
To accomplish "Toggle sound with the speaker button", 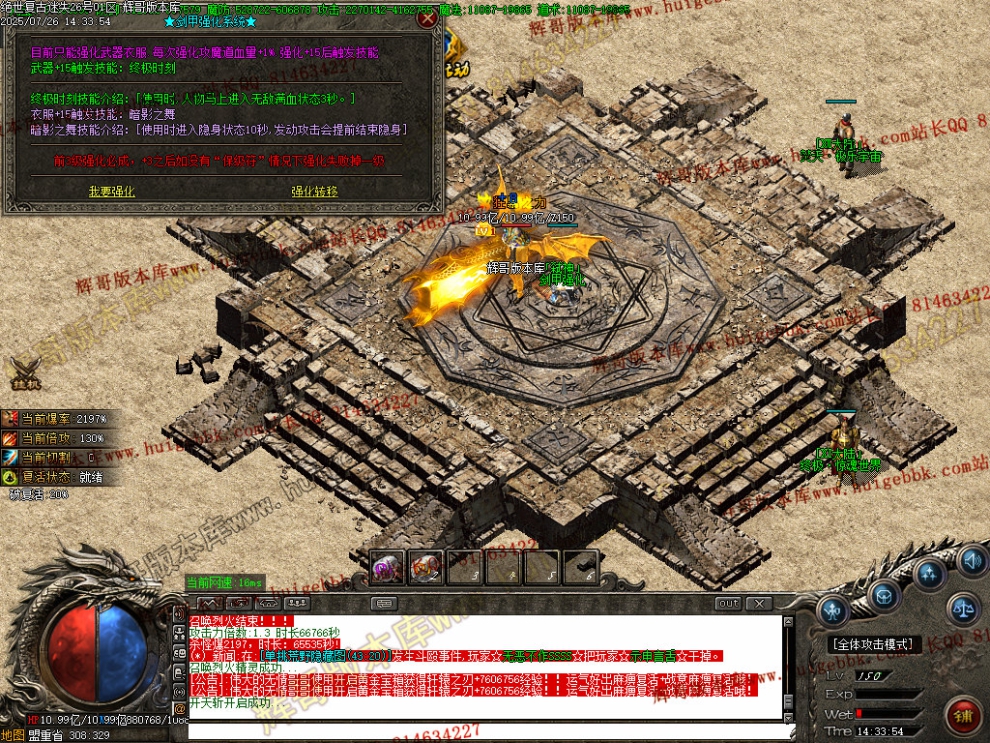I will [971, 561].
